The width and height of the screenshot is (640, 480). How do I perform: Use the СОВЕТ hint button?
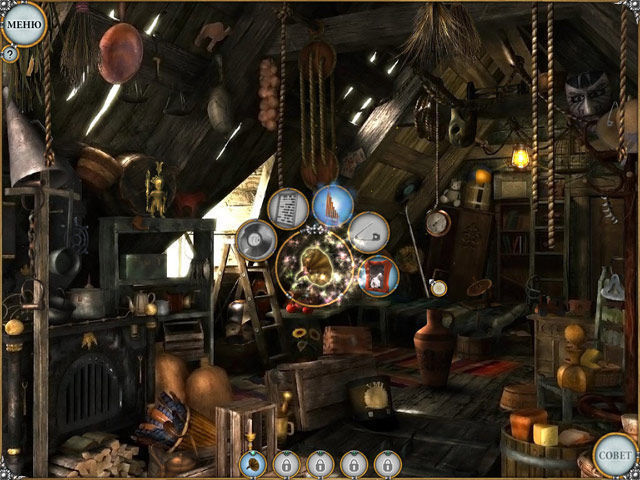[x=614, y=454]
